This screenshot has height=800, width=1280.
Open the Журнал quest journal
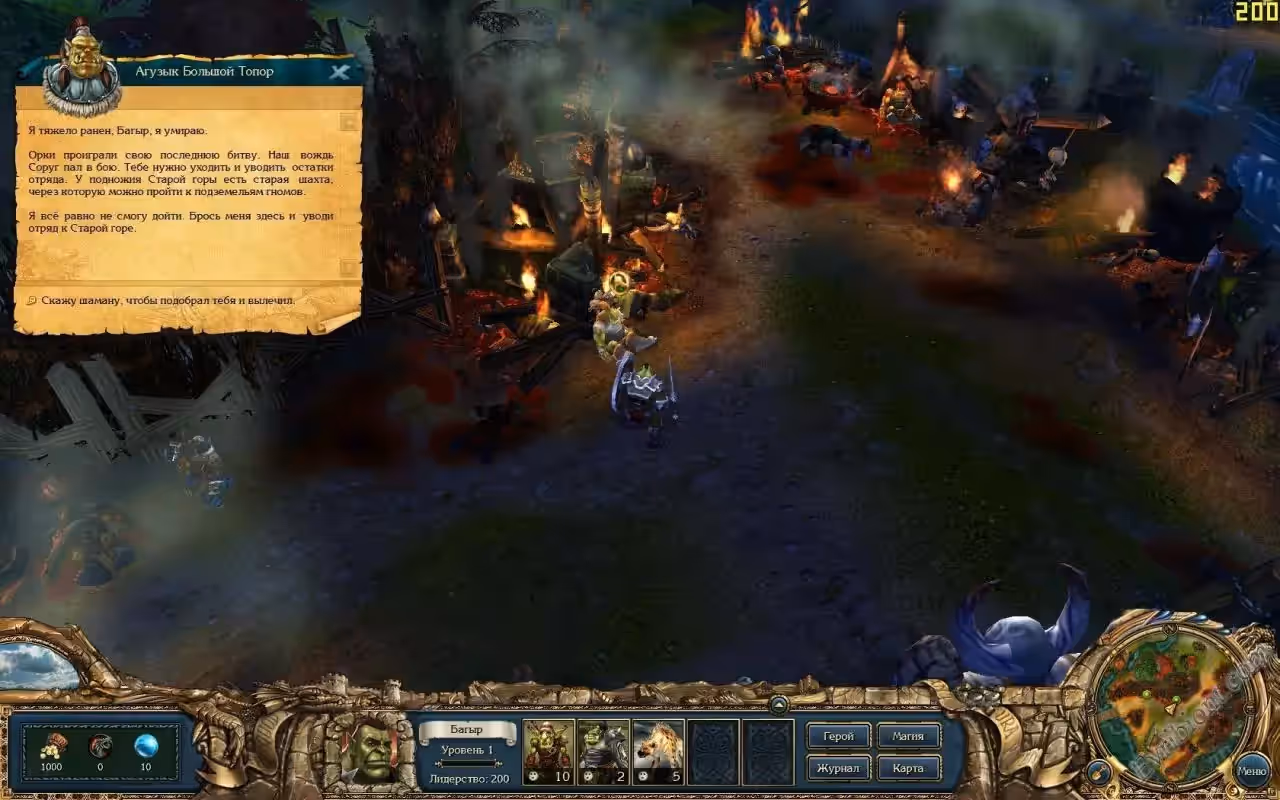click(x=838, y=768)
